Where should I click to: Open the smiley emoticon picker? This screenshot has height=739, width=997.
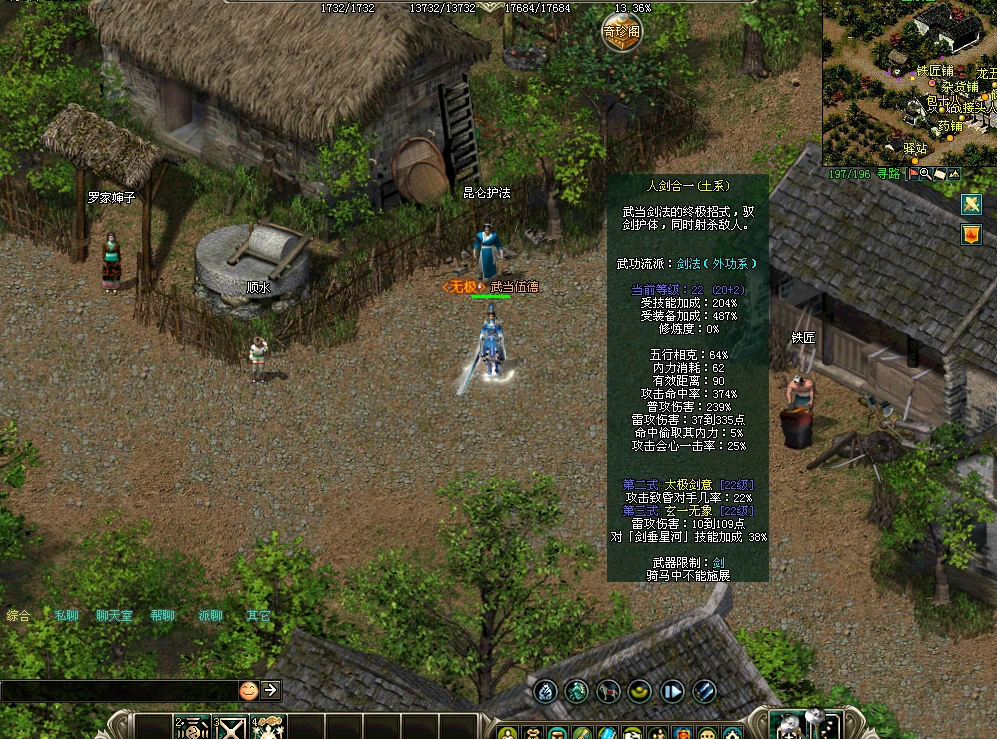point(248,690)
